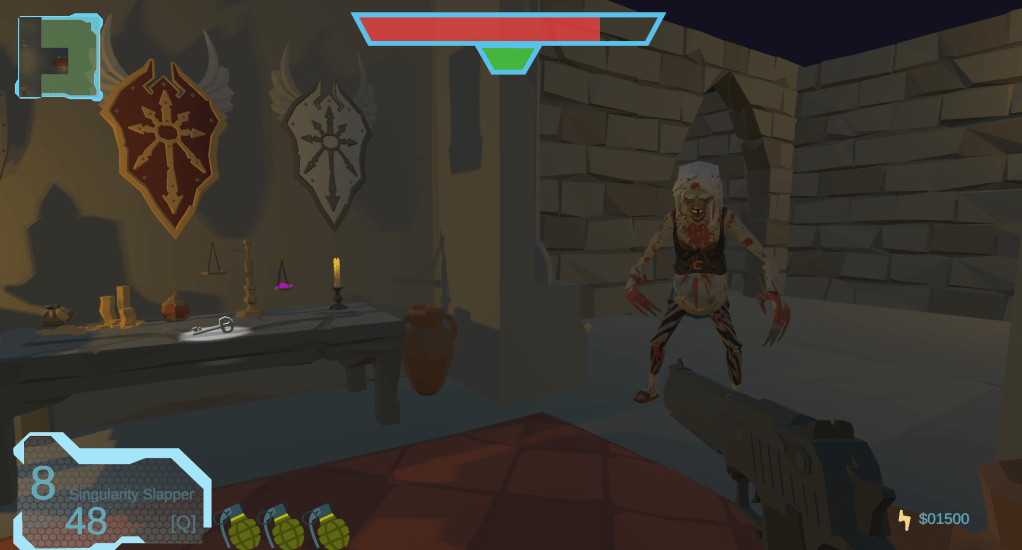This screenshot has width=1022, height=550.
Task: Open the minimap in the corner
Action: (x=59, y=57)
